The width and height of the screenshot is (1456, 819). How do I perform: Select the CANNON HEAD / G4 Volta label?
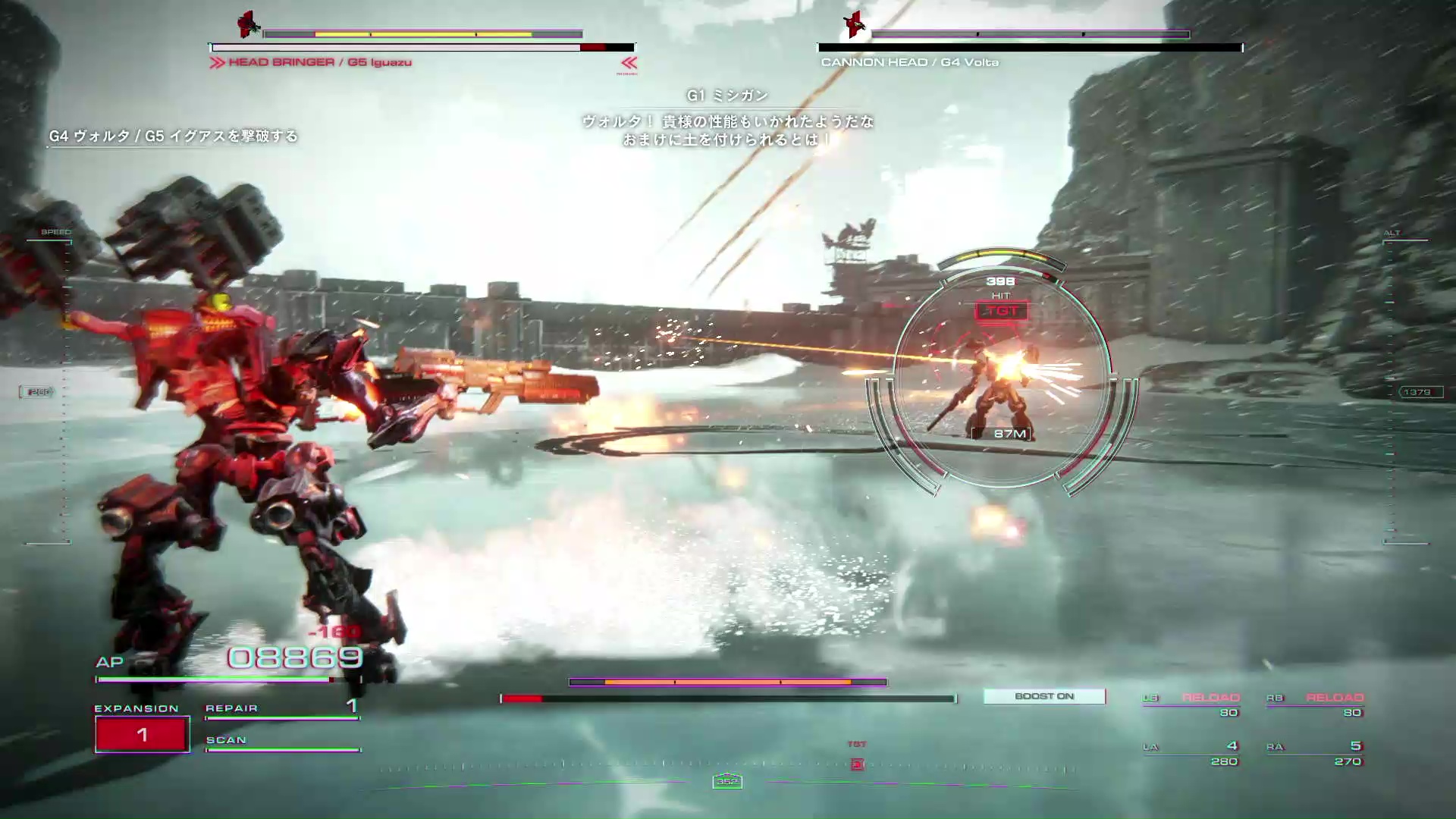click(x=909, y=62)
